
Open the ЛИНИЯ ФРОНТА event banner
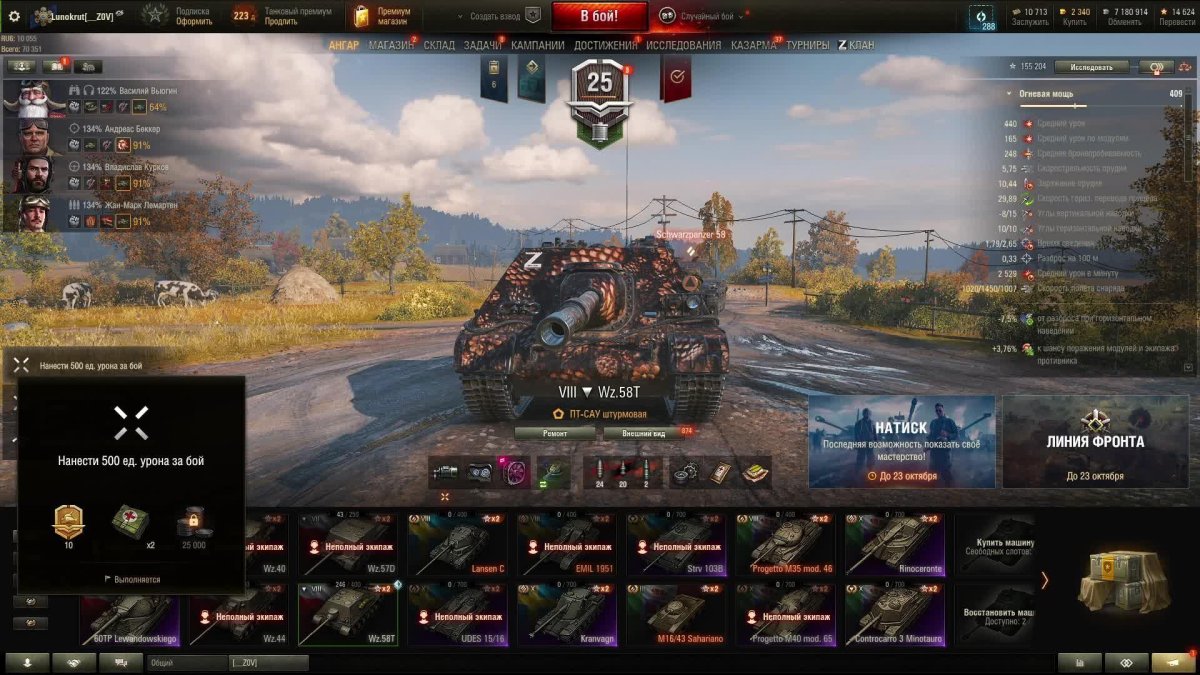click(1095, 441)
